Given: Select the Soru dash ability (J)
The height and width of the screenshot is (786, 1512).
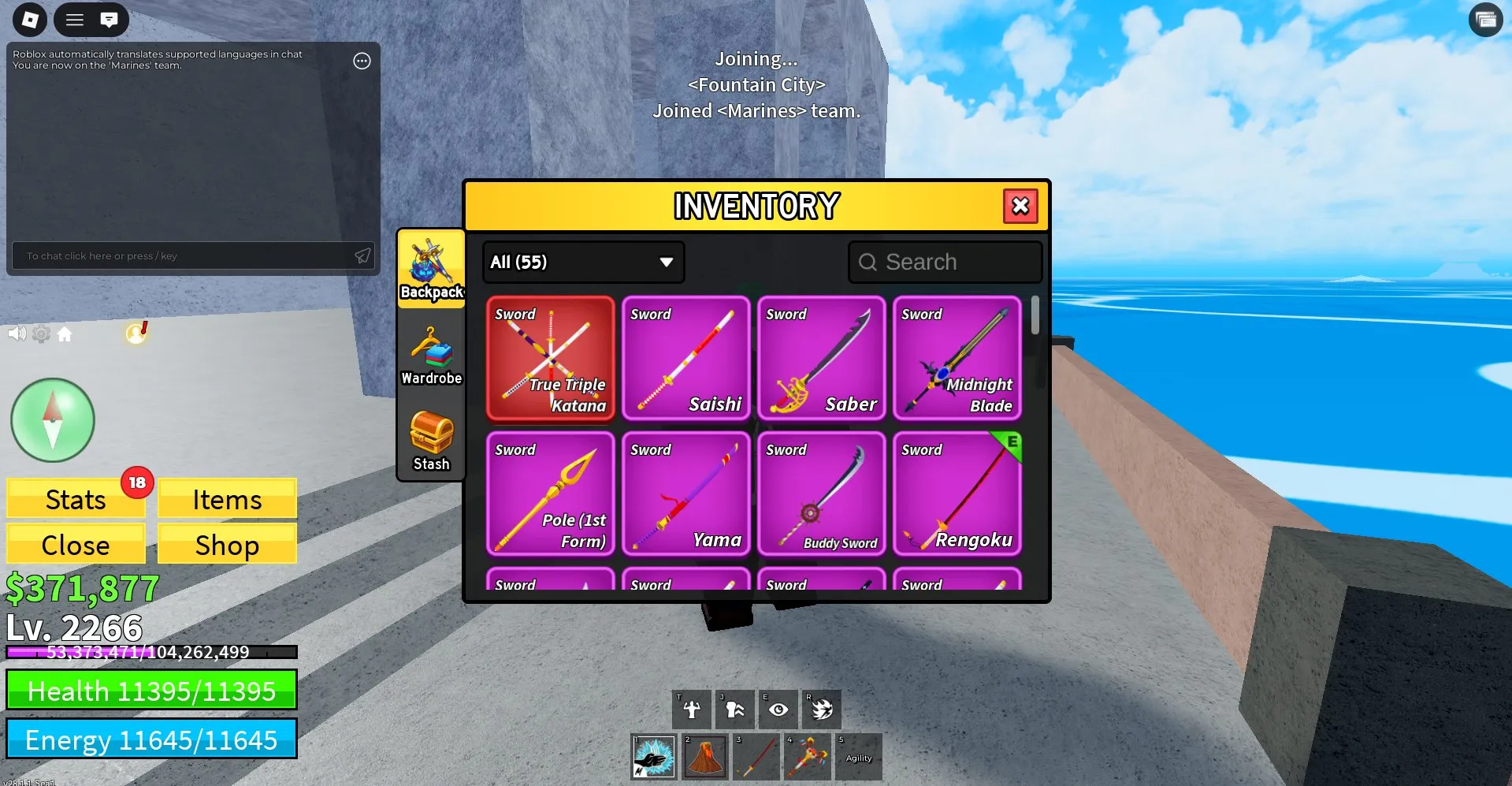Looking at the screenshot, I should 735,708.
